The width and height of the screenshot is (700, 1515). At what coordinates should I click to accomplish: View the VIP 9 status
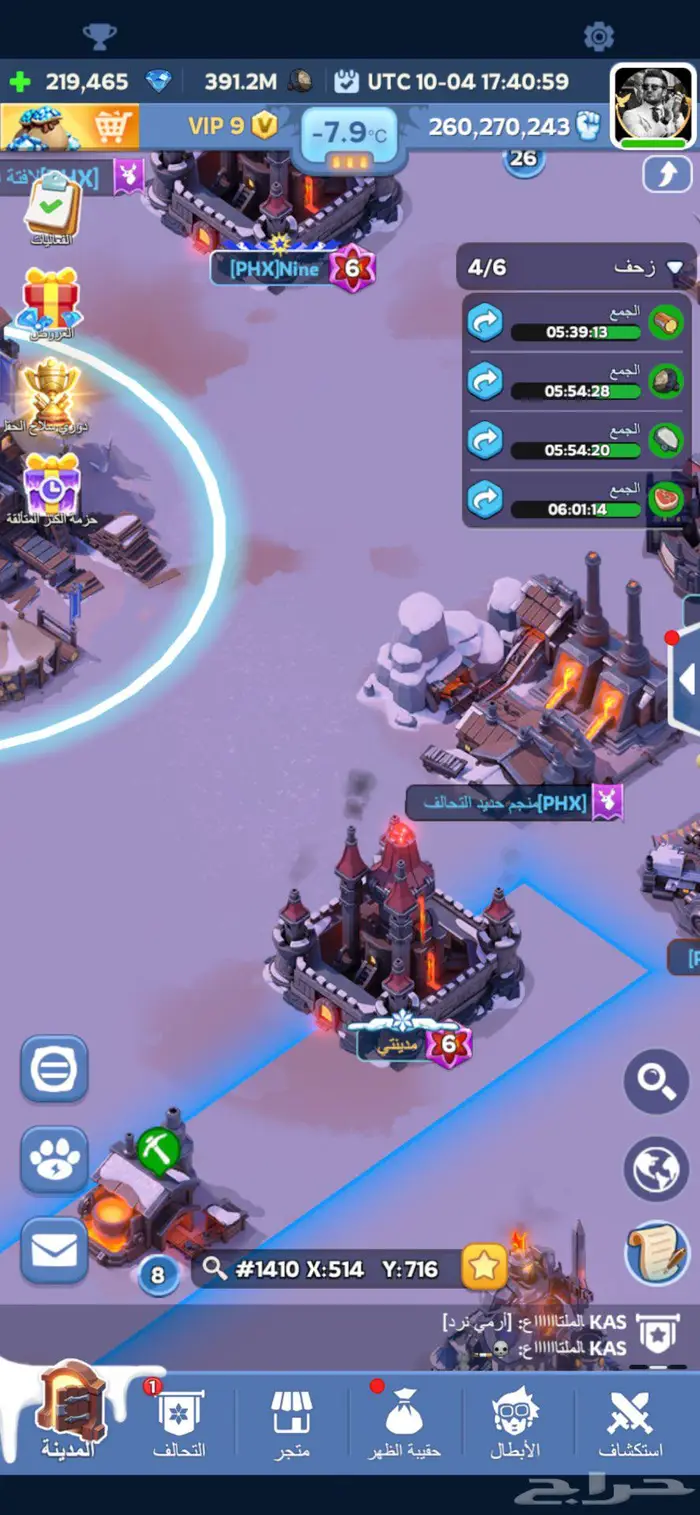coord(232,126)
